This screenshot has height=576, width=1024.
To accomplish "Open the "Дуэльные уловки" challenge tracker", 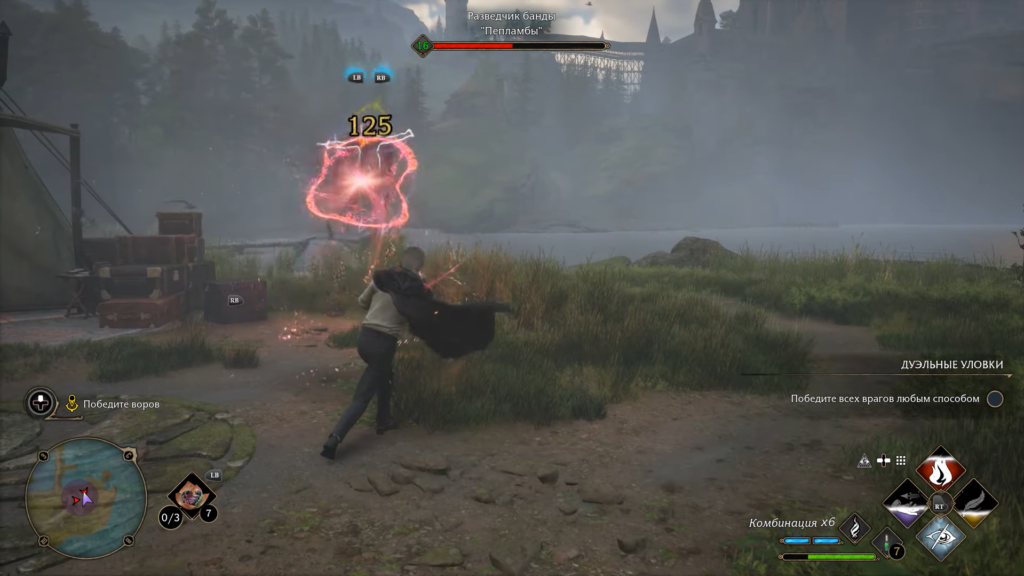I will (951, 365).
